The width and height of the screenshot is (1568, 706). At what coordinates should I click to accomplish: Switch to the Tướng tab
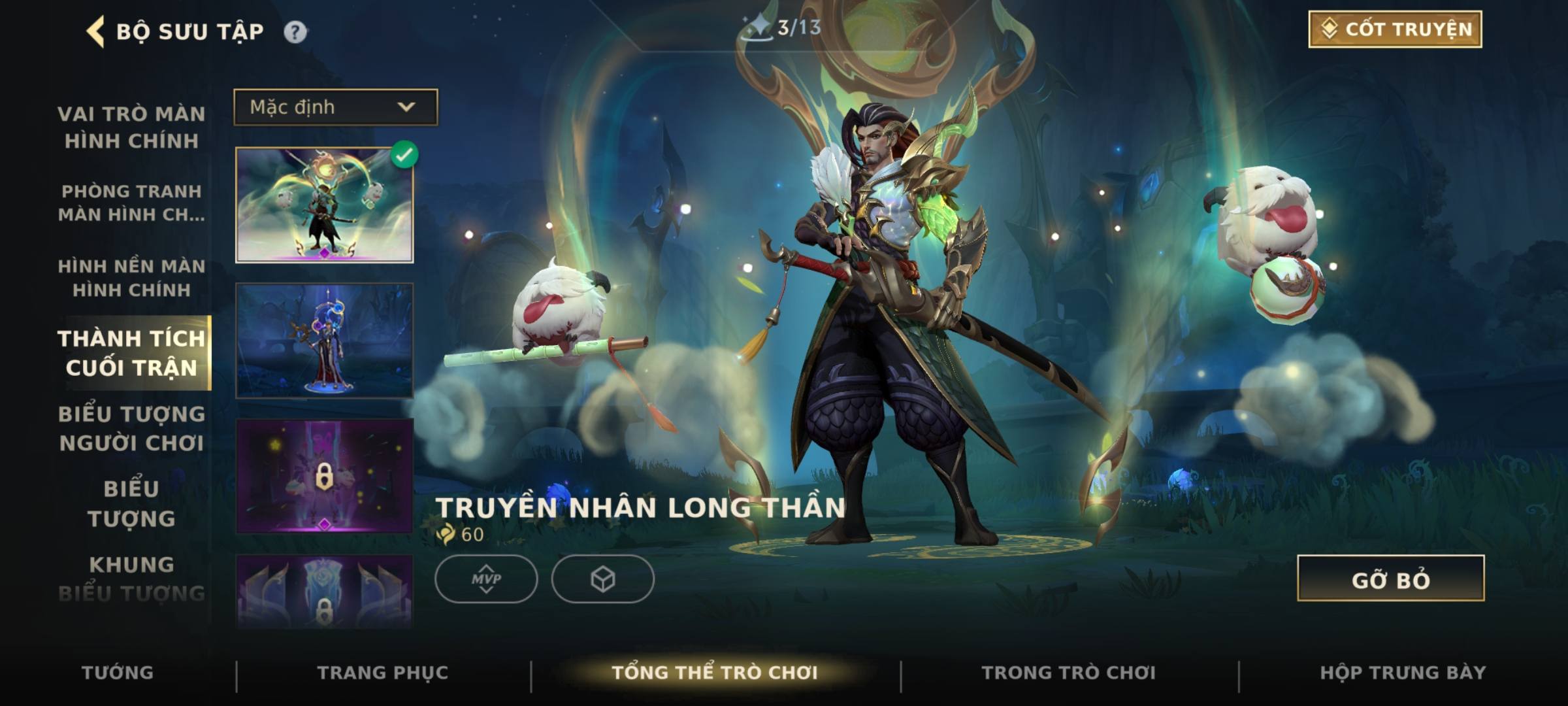(118, 673)
